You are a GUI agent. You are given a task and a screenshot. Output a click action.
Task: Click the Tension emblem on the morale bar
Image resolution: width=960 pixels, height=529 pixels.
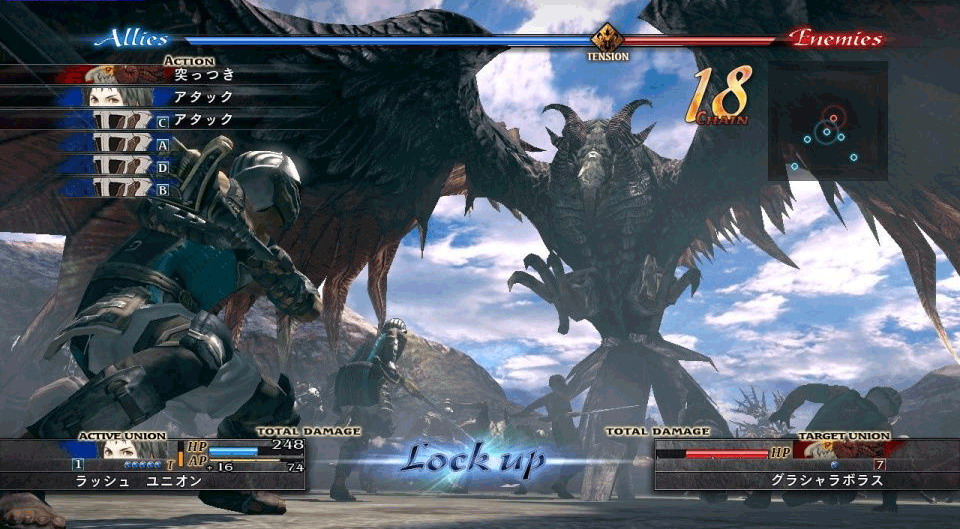pyautogui.click(x=607, y=40)
